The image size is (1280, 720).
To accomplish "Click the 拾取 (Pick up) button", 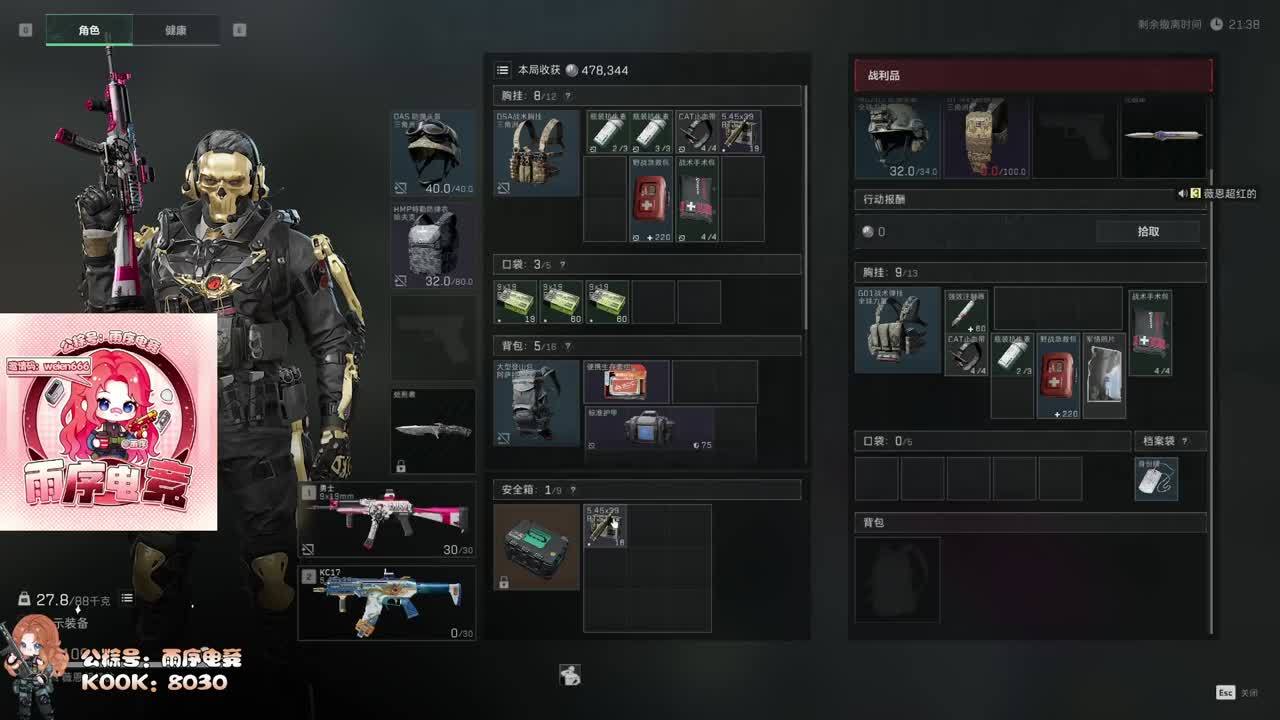I will [x=1148, y=231].
